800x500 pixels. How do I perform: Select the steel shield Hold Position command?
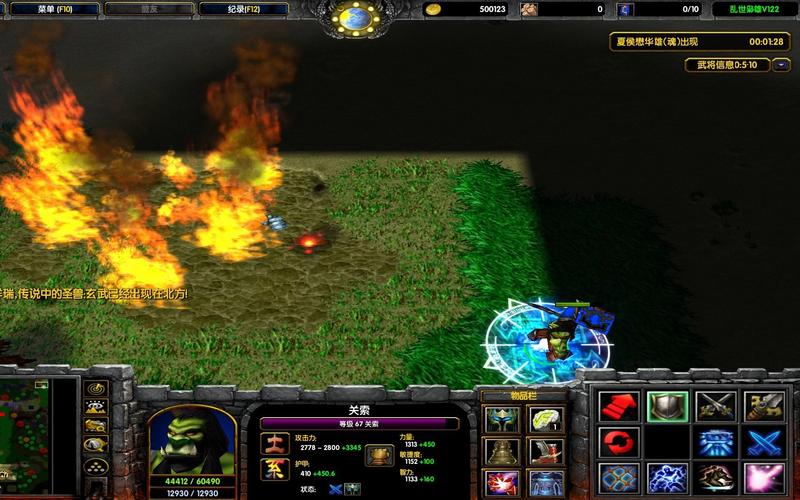tap(666, 406)
